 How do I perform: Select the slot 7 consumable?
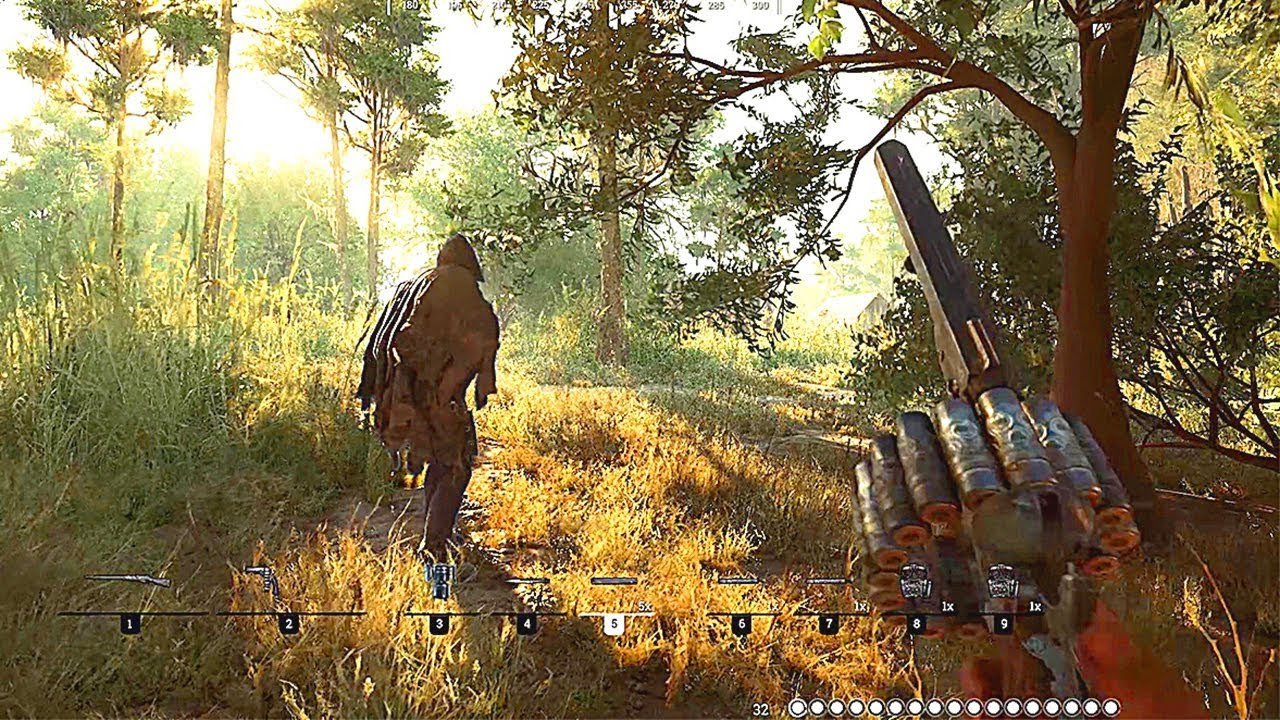827,581
